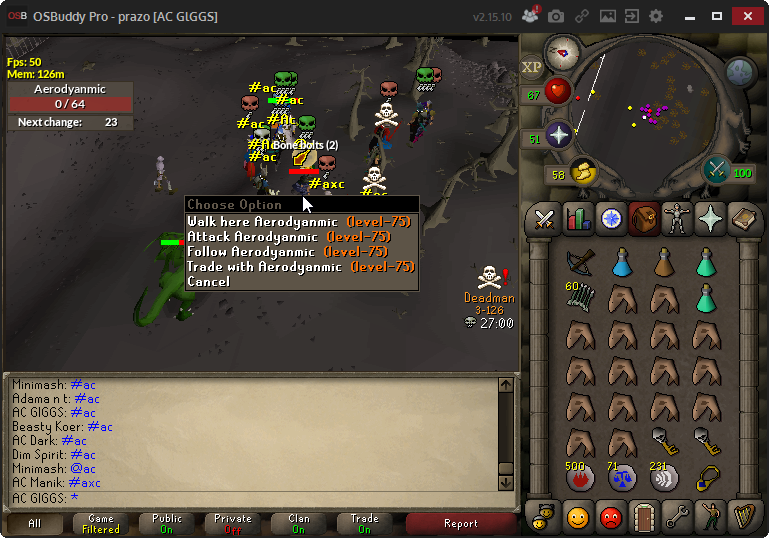This screenshot has width=769, height=538.
Task: Open the Prayer tab
Action: point(710,218)
